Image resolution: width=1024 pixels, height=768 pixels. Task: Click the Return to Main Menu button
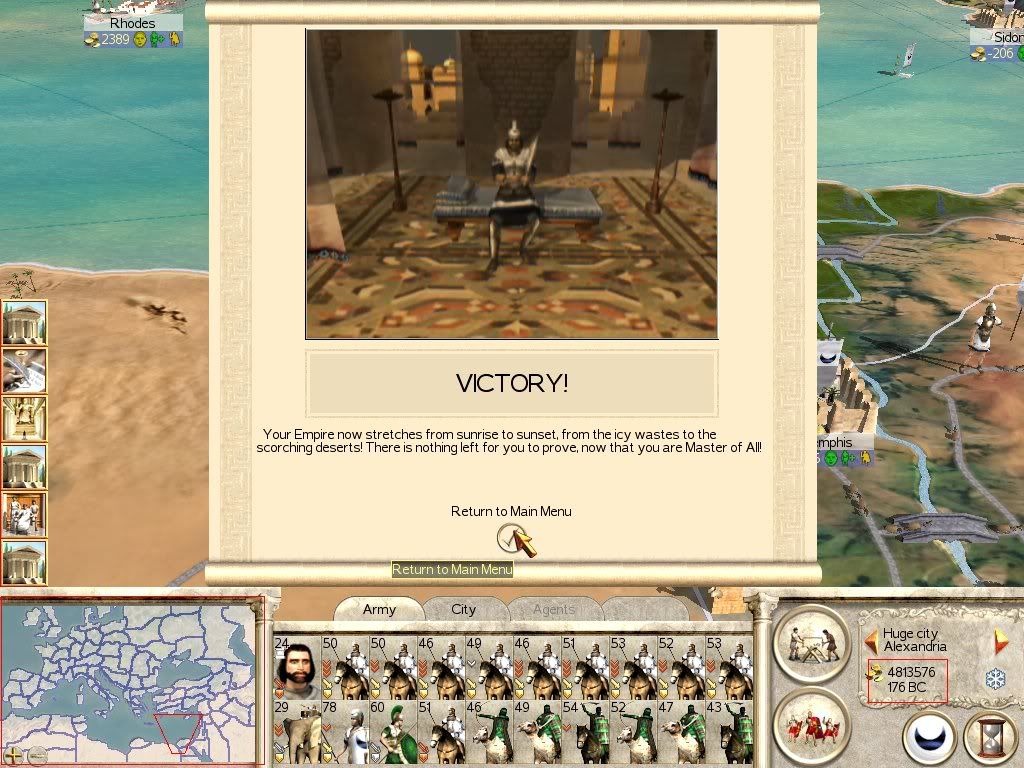511,539
